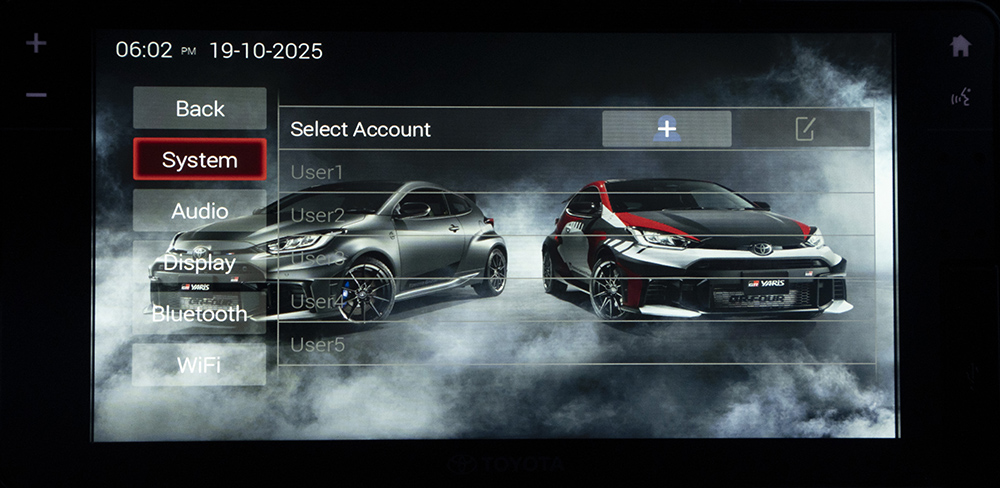Open the Display settings section

(200, 263)
